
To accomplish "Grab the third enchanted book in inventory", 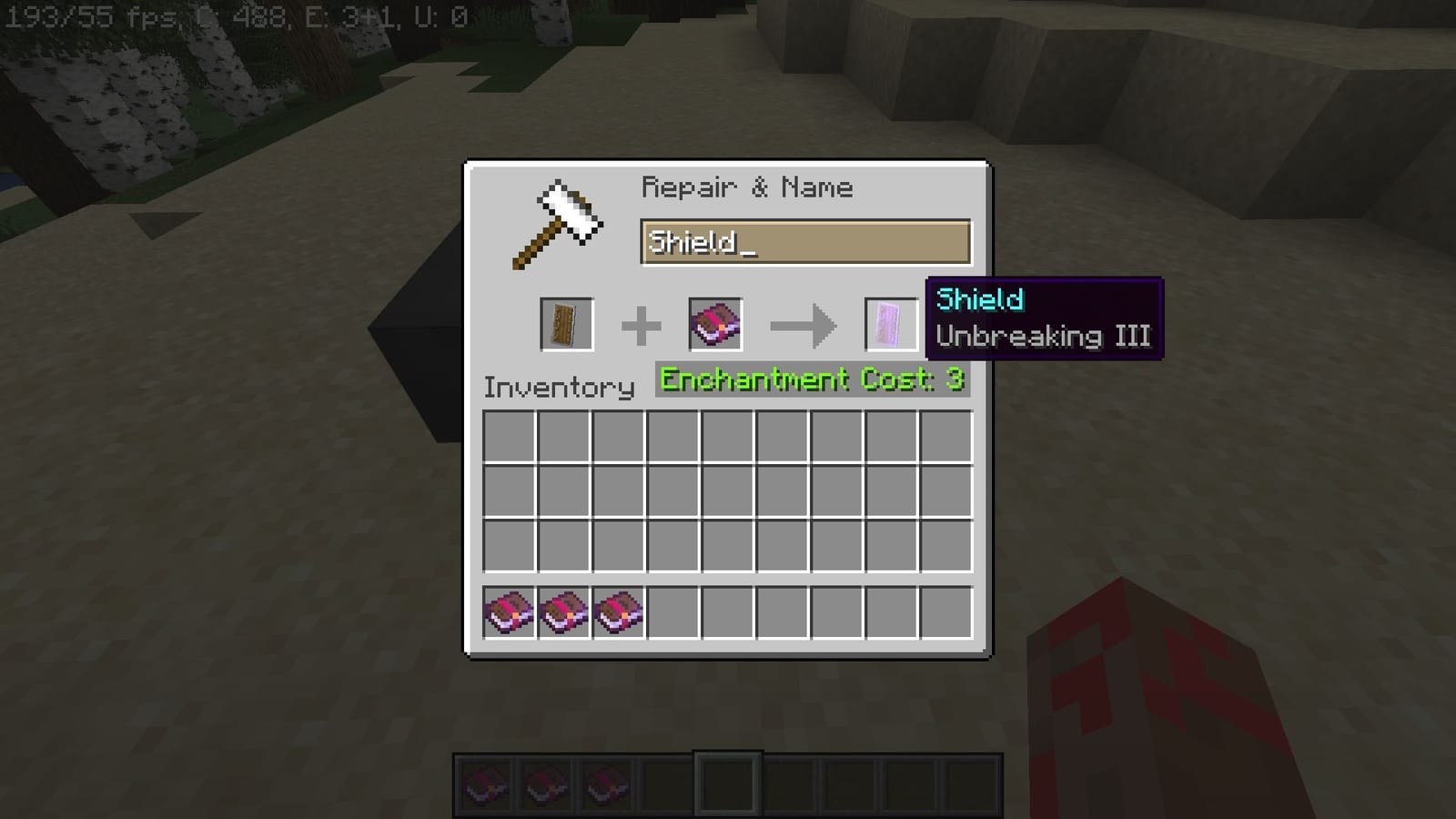I will [619, 612].
